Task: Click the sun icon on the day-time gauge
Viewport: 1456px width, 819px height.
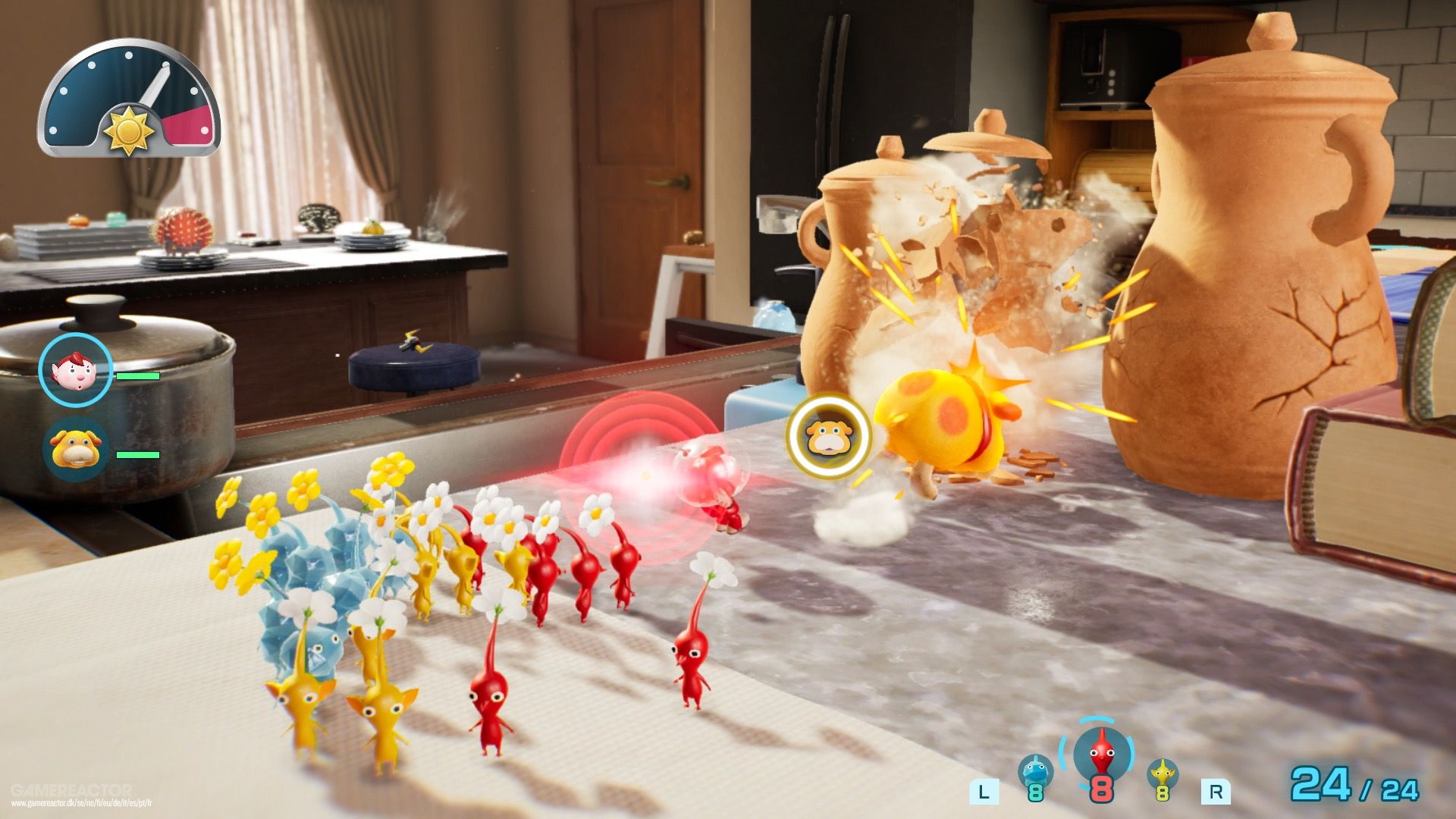Action: [x=129, y=130]
